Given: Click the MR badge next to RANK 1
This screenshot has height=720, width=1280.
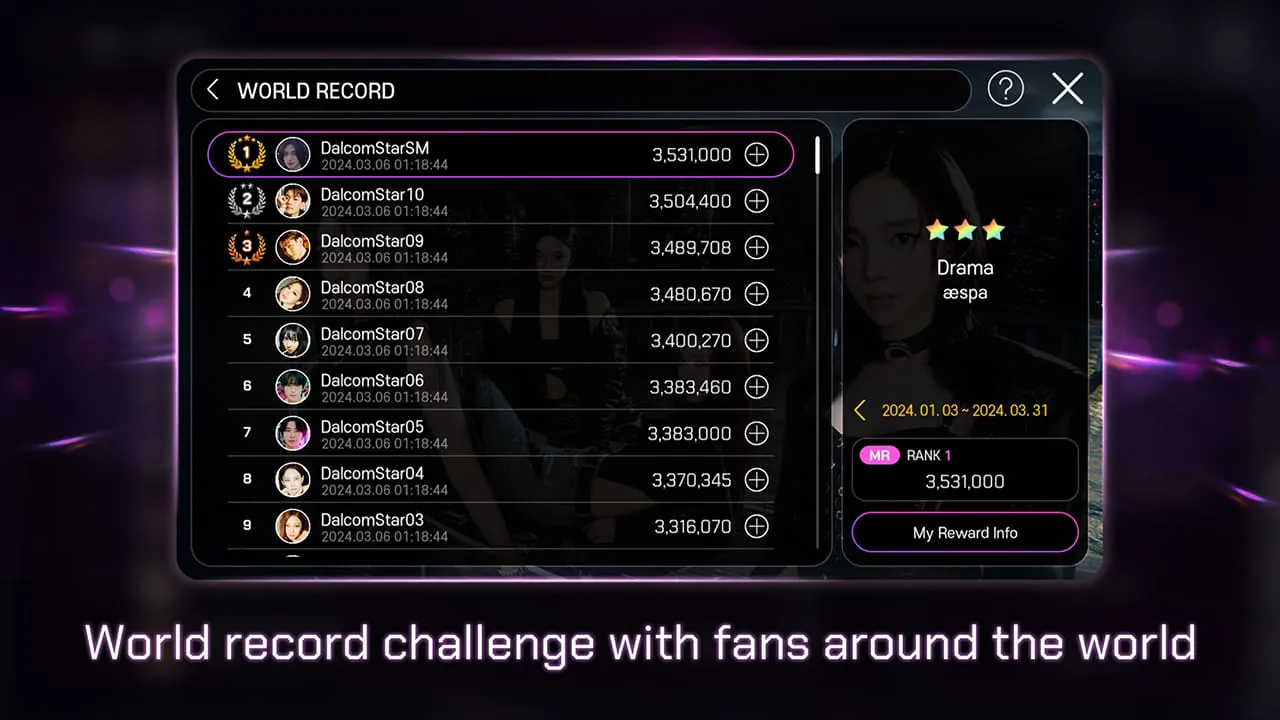Looking at the screenshot, I should click(879, 455).
